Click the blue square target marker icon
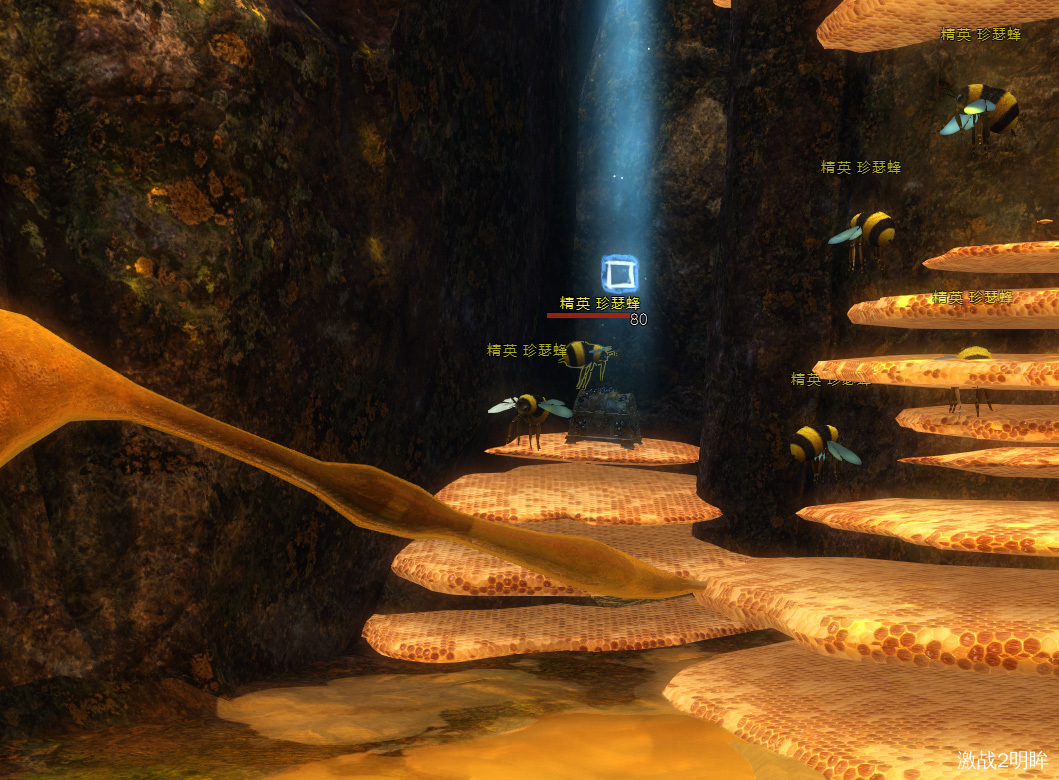Image resolution: width=1059 pixels, height=780 pixels. tap(619, 273)
